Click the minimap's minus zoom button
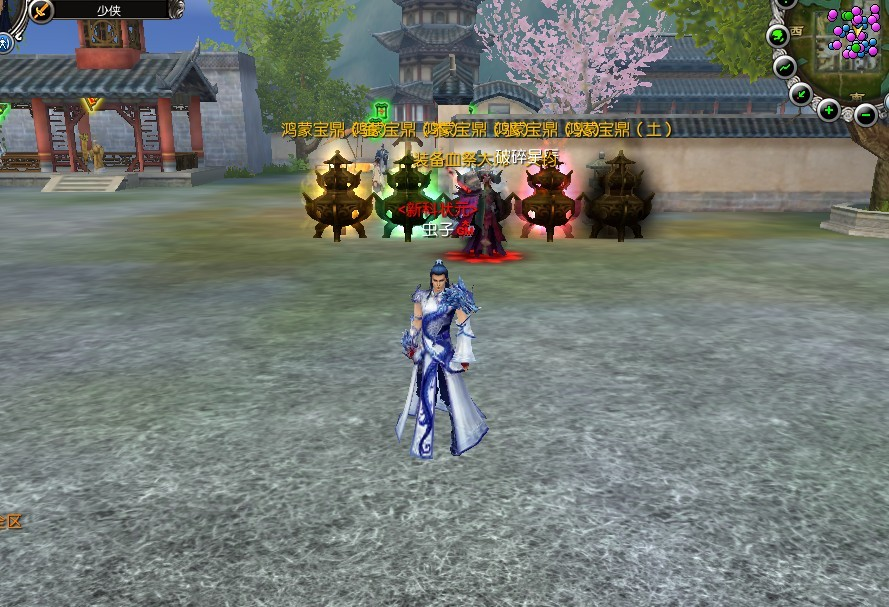 [866, 114]
